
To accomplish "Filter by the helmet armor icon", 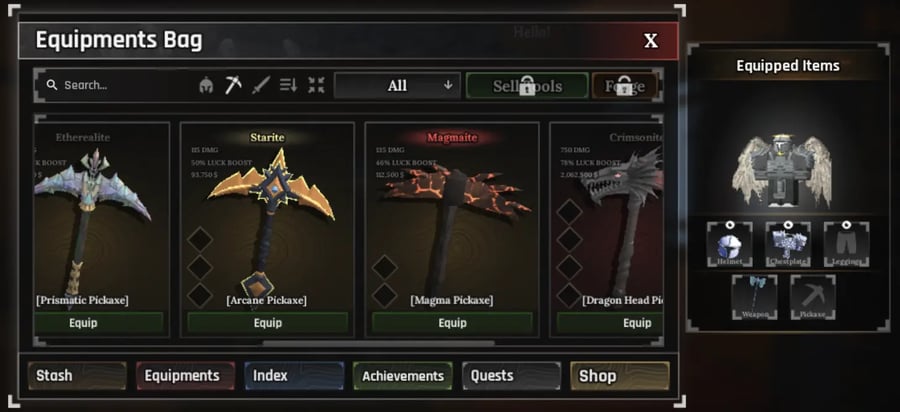I will [207, 86].
